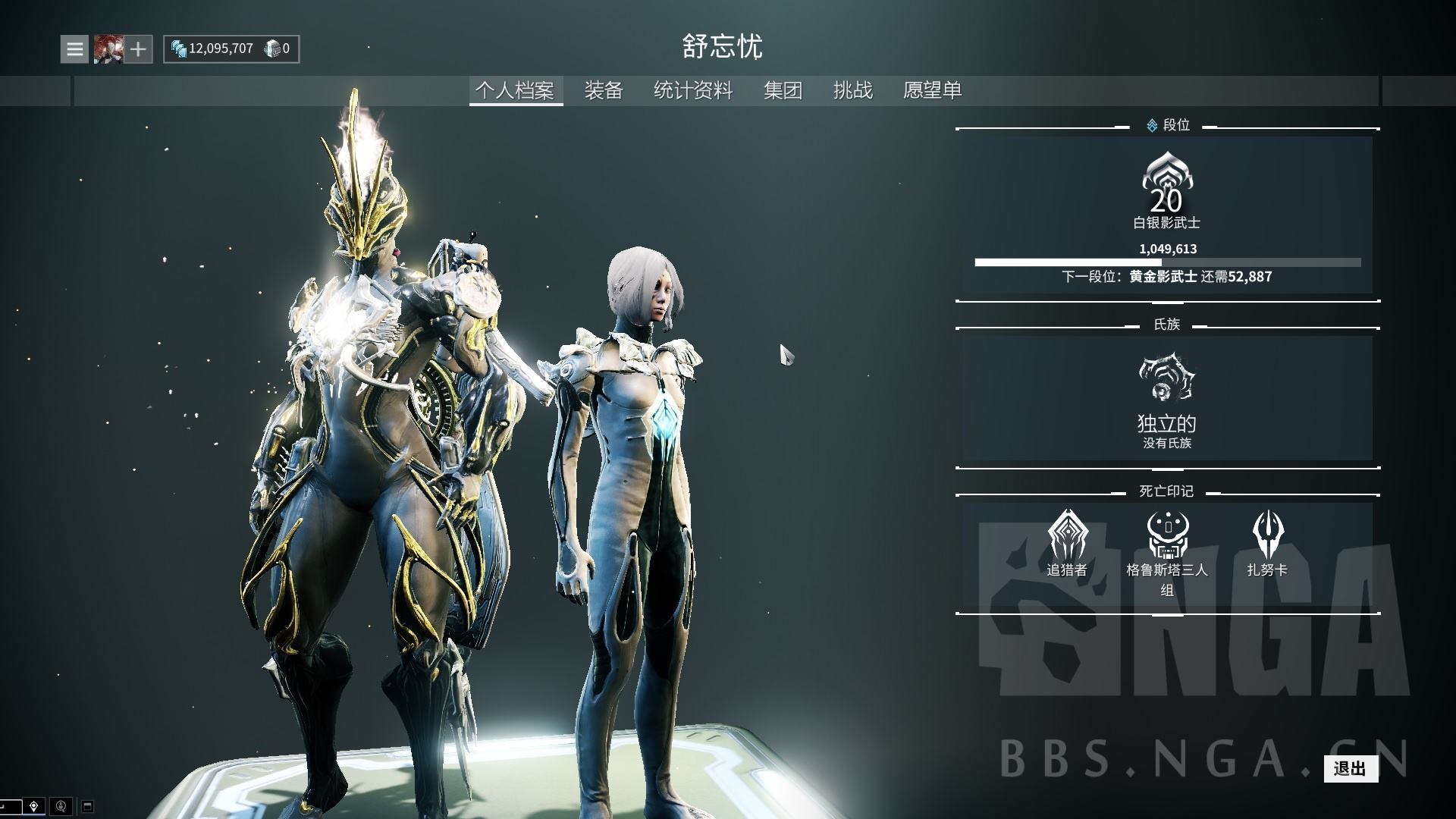Click the credits currency icon

click(180, 49)
